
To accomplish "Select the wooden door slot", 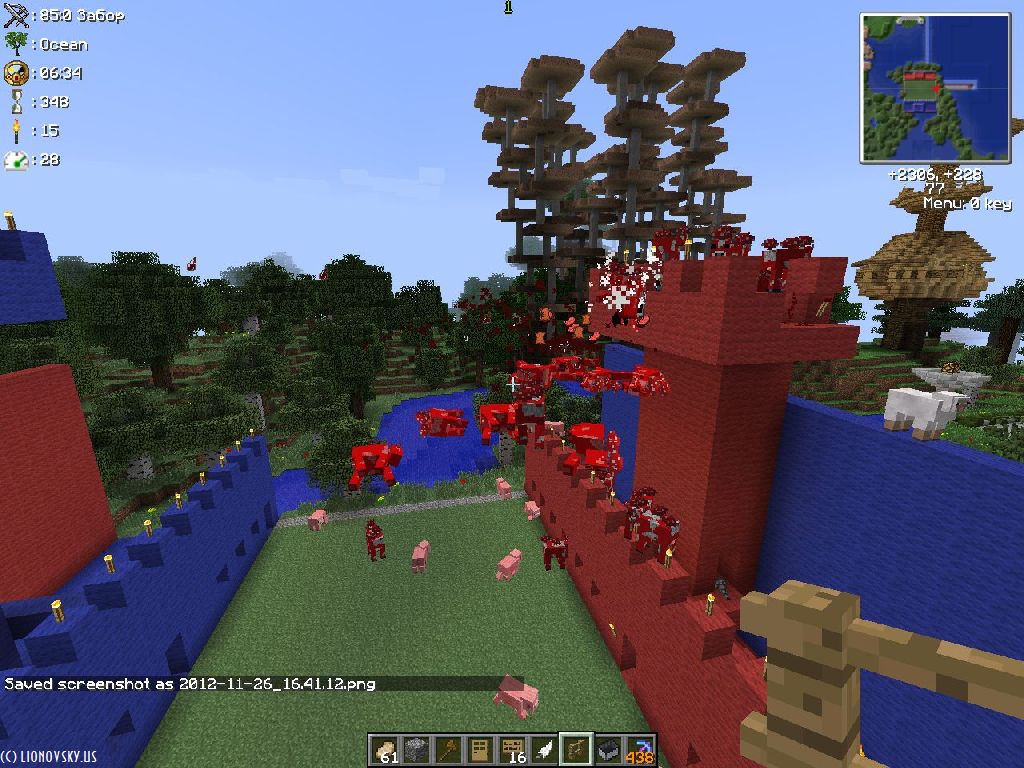I will coord(479,748).
